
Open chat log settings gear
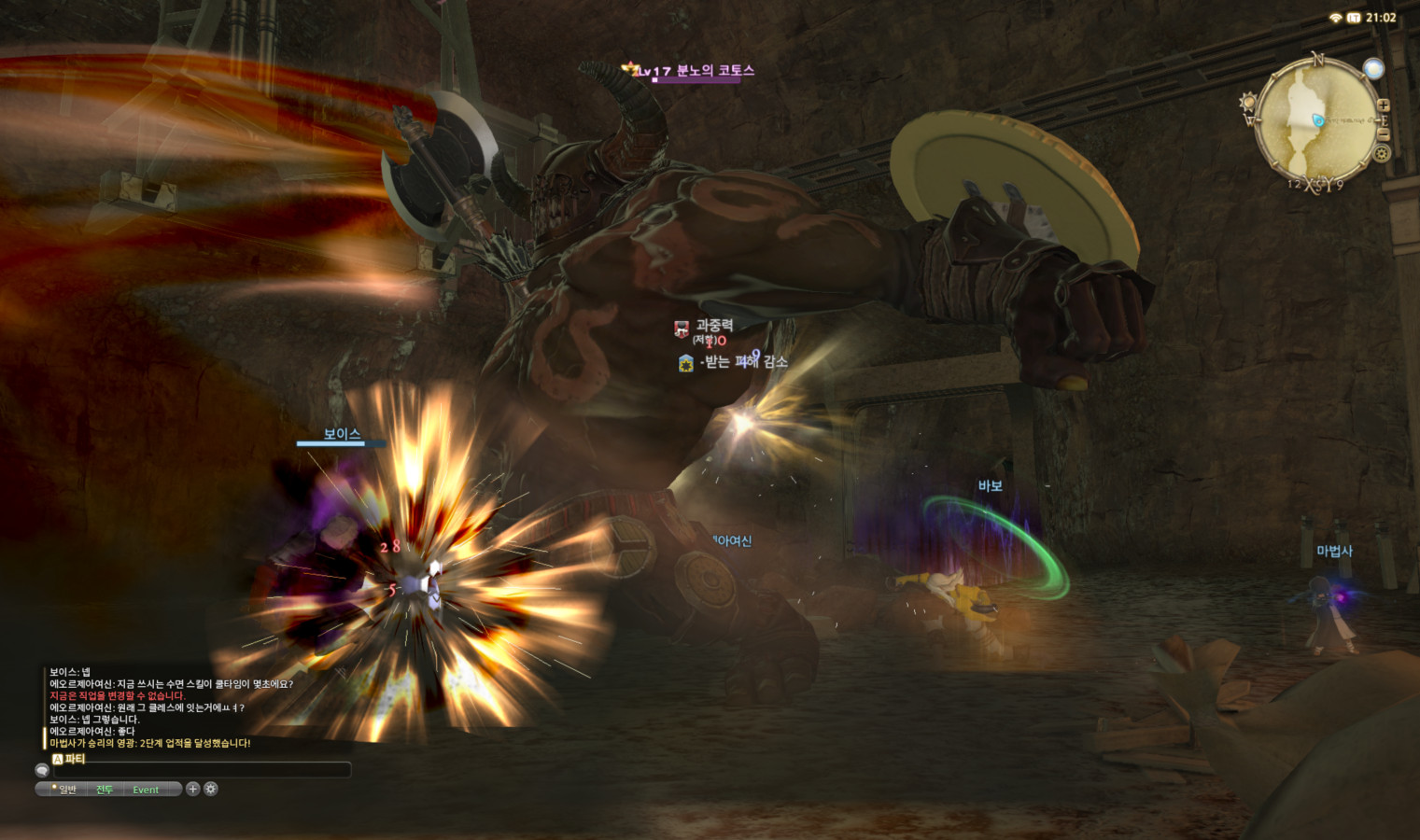(x=211, y=789)
